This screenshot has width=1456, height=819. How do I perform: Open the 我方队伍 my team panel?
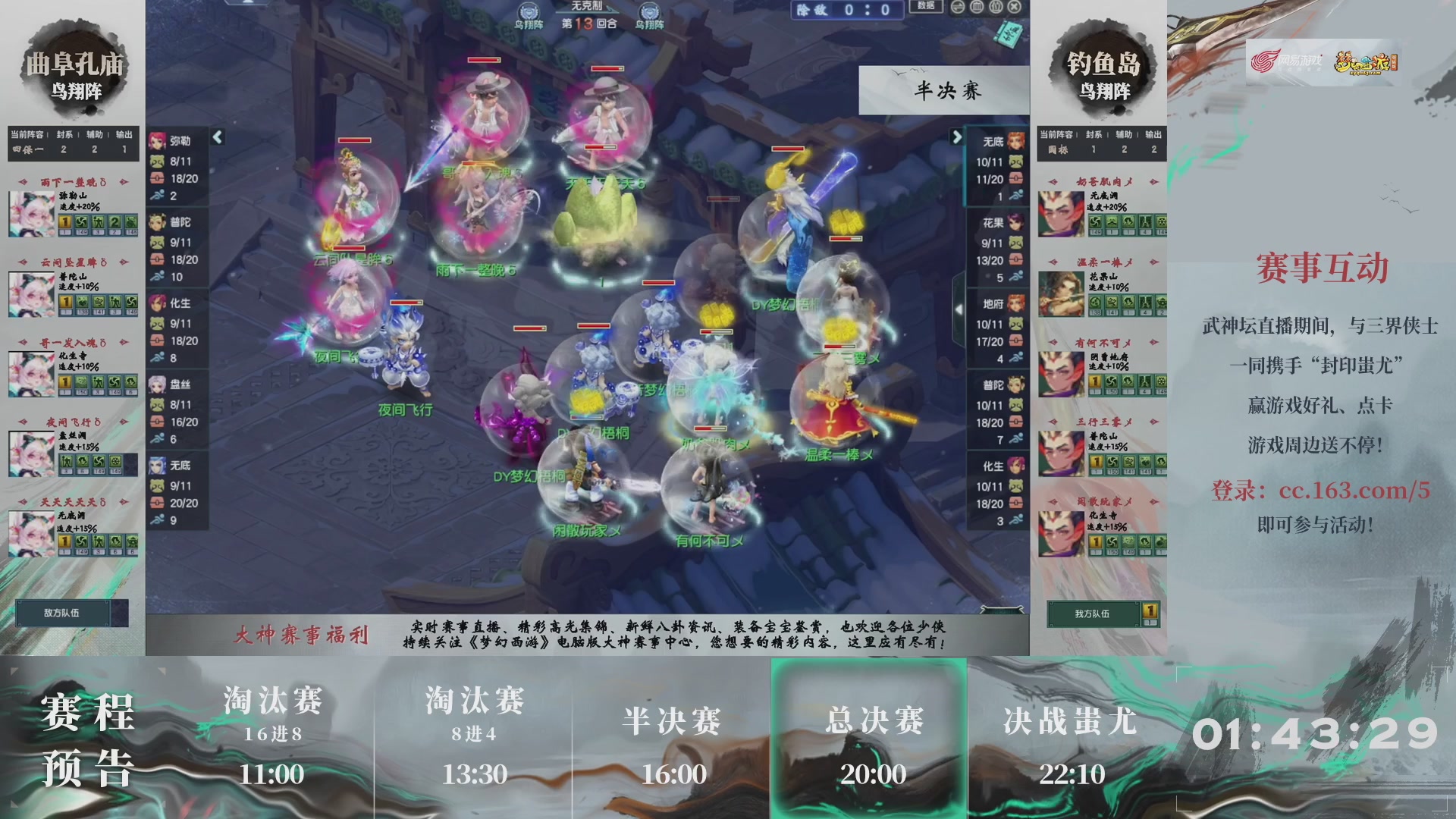[1094, 613]
